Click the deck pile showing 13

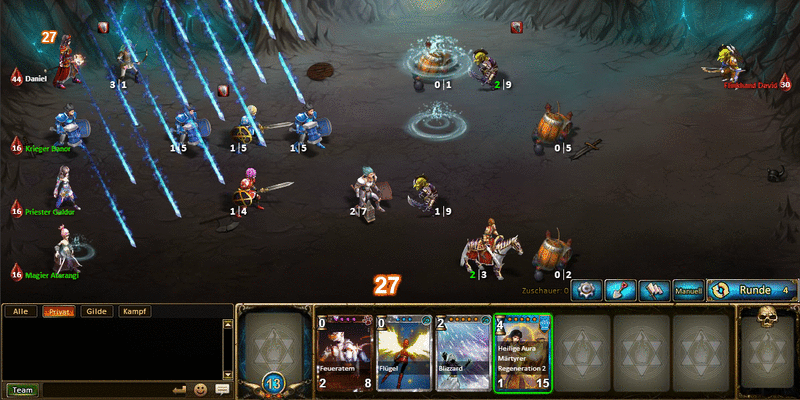coord(271,352)
